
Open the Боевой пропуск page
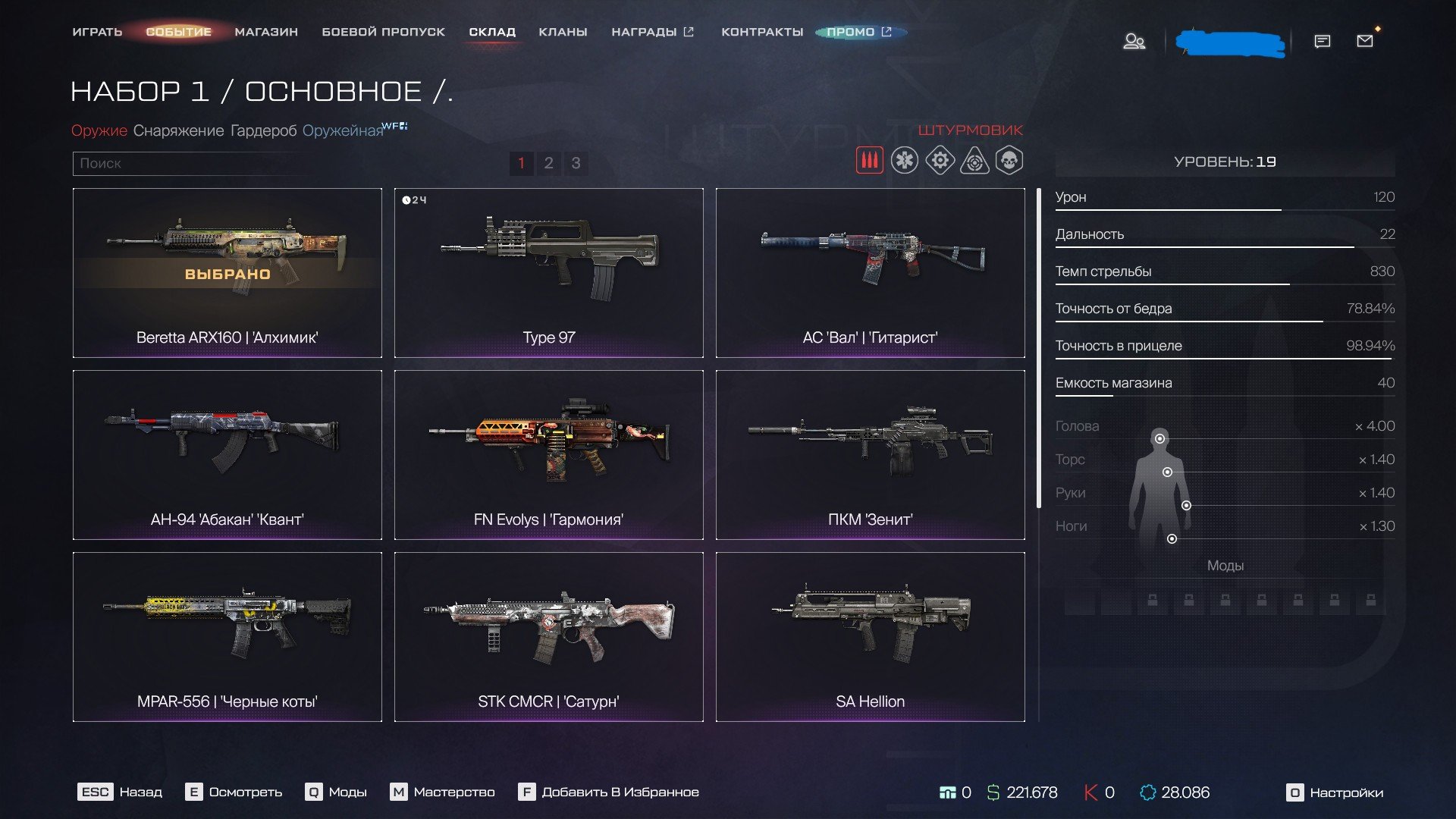(383, 32)
